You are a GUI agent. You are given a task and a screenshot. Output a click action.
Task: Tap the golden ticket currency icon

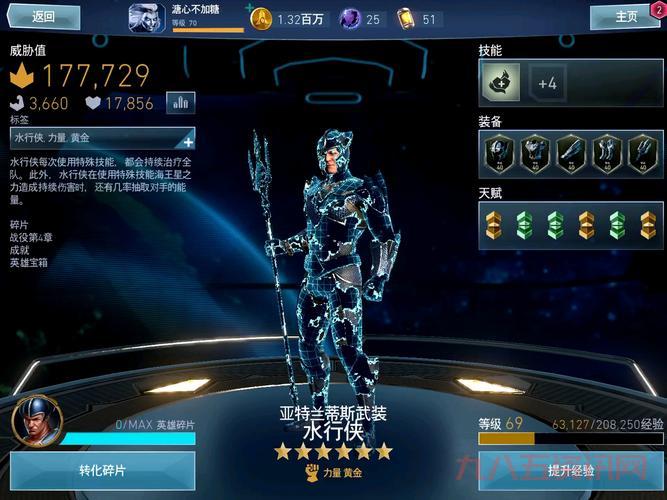(x=406, y=18)
